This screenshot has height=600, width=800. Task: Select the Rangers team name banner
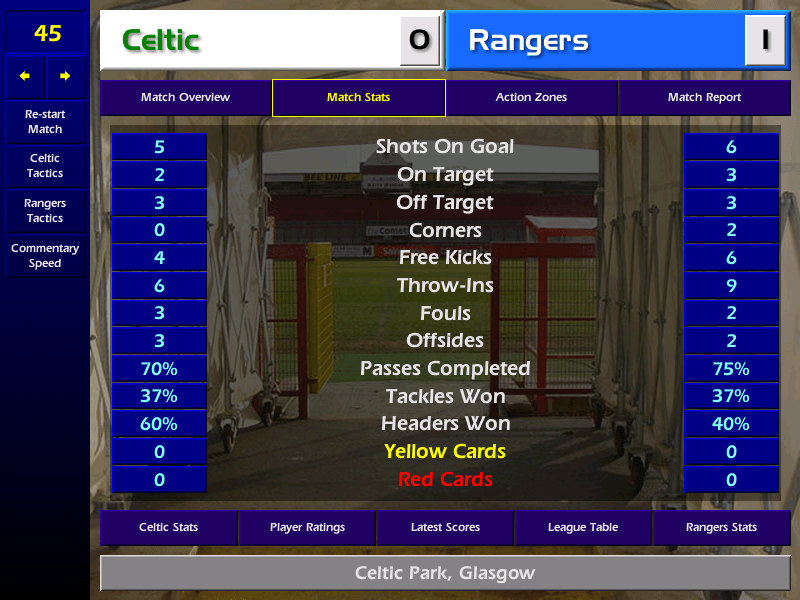coord(595,40)
